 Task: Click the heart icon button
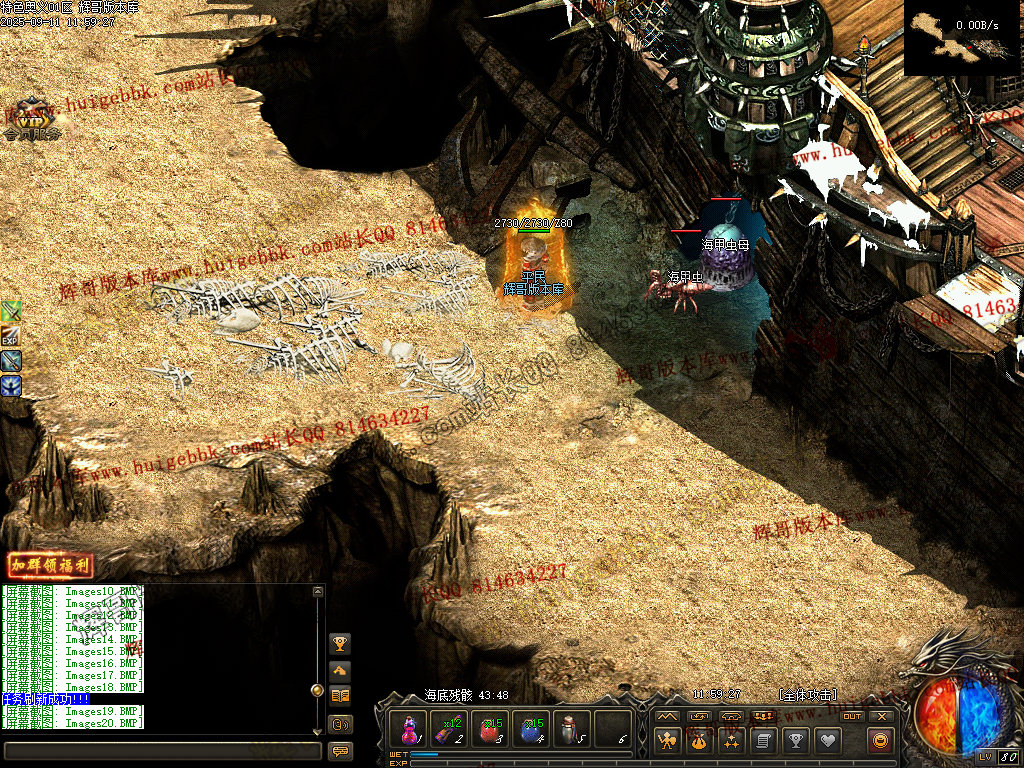point(827,741)
